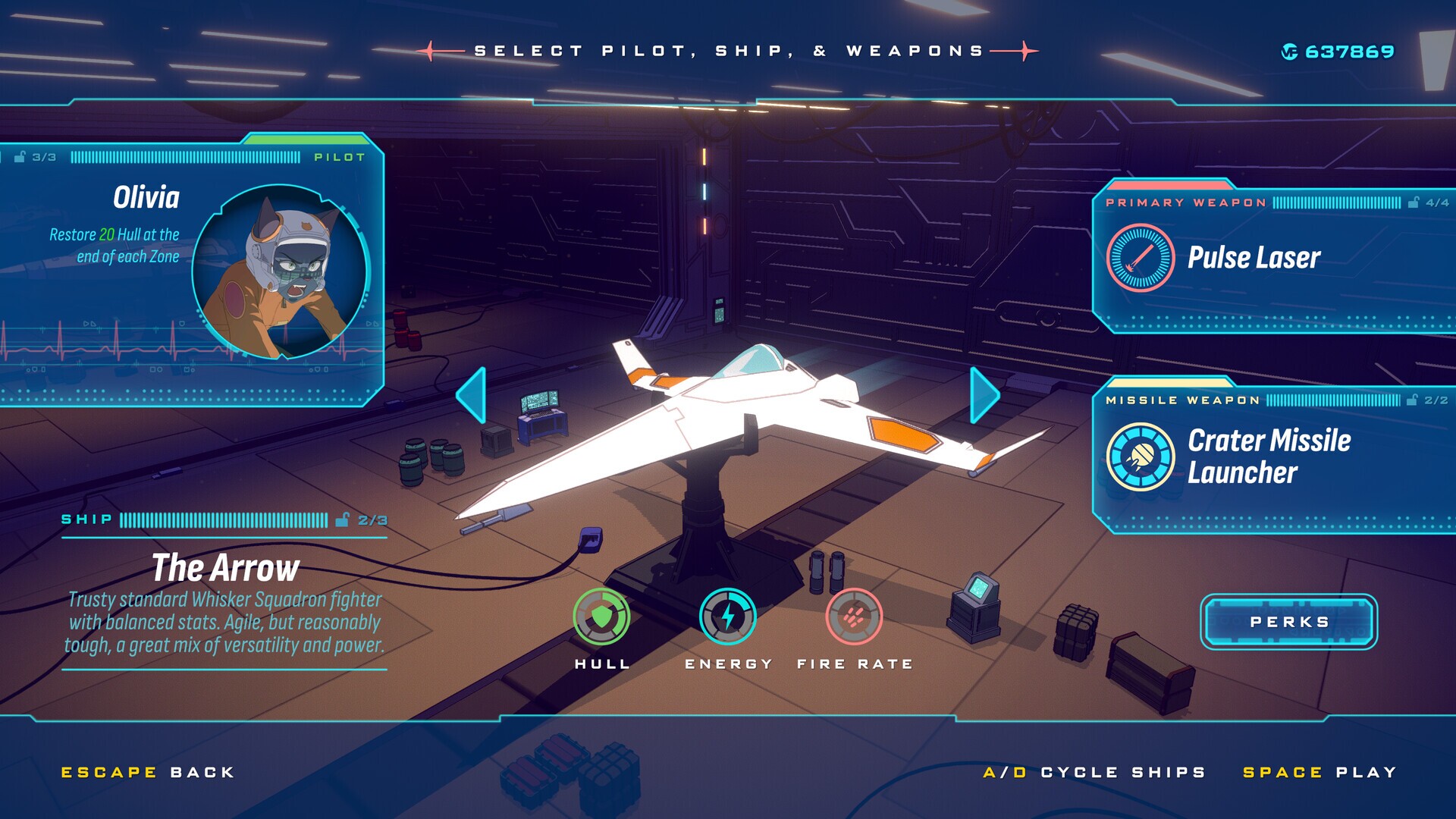Toggle the lock on the Primary Weapon panel
Screen dimensions: 1456x819
[1415, 203]
